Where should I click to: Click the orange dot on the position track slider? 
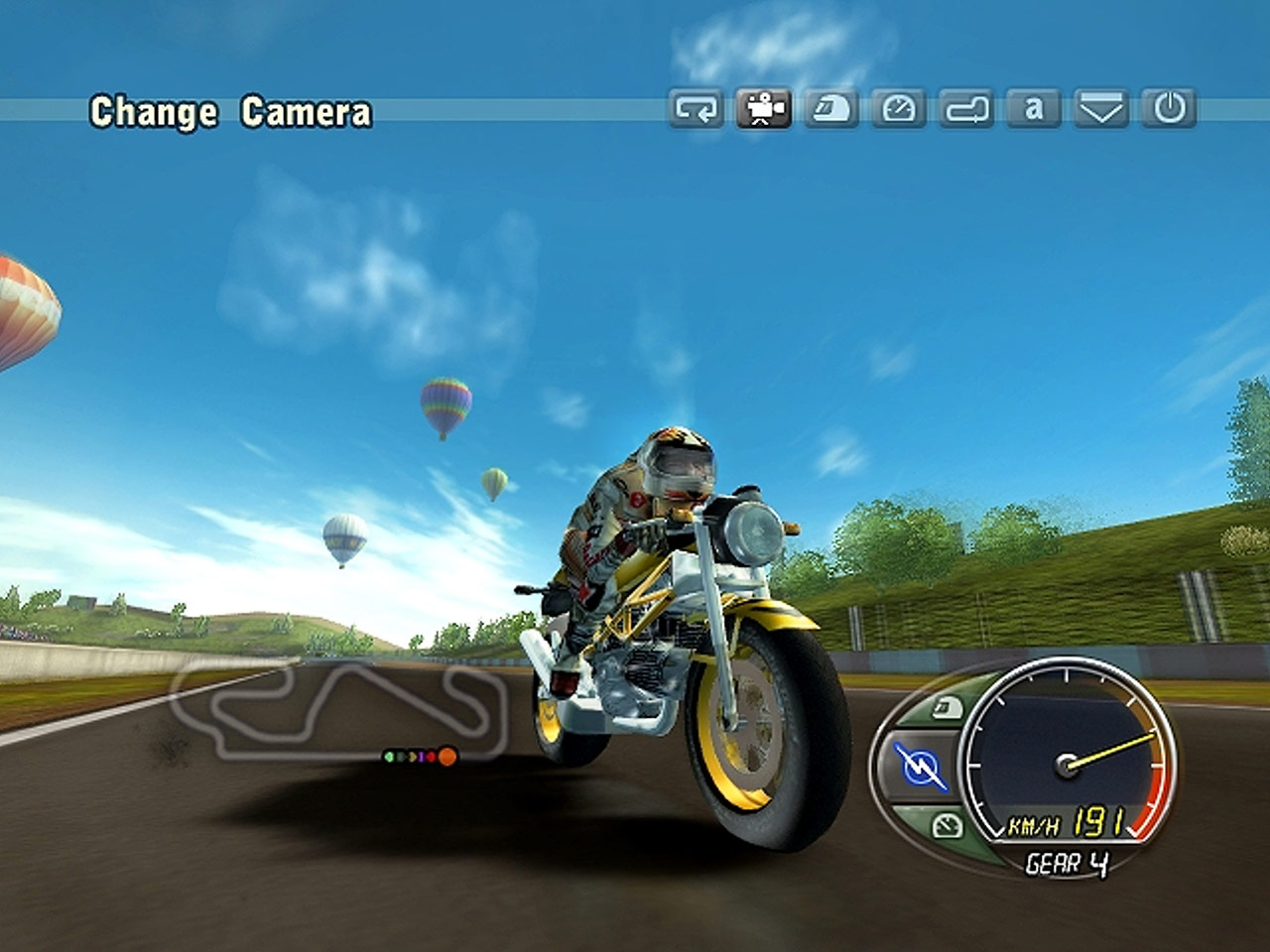pos(446,757)
